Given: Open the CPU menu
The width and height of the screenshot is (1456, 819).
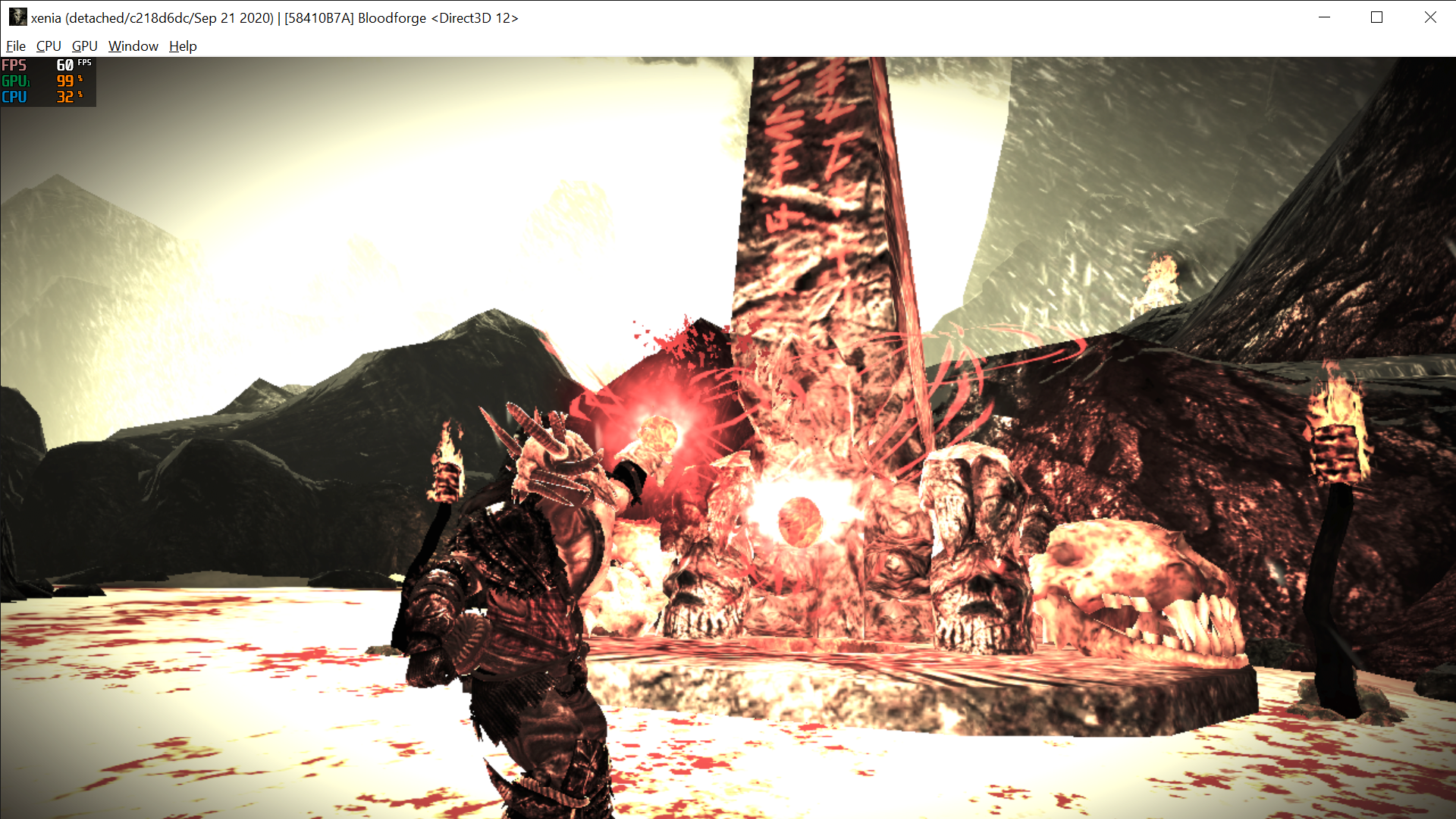Looking at the screenshot, I should (48, 46).
